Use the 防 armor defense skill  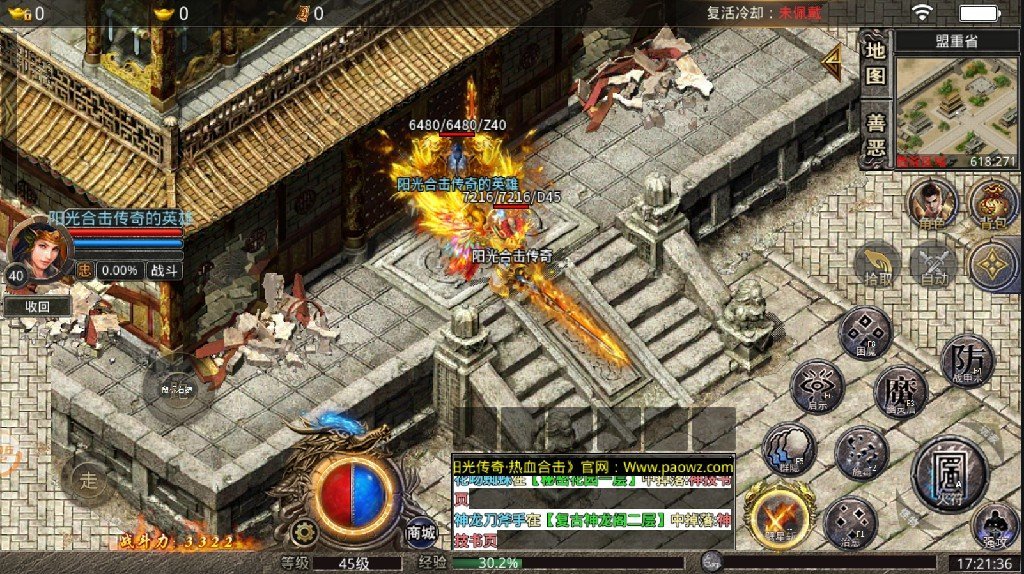[967, 360]
